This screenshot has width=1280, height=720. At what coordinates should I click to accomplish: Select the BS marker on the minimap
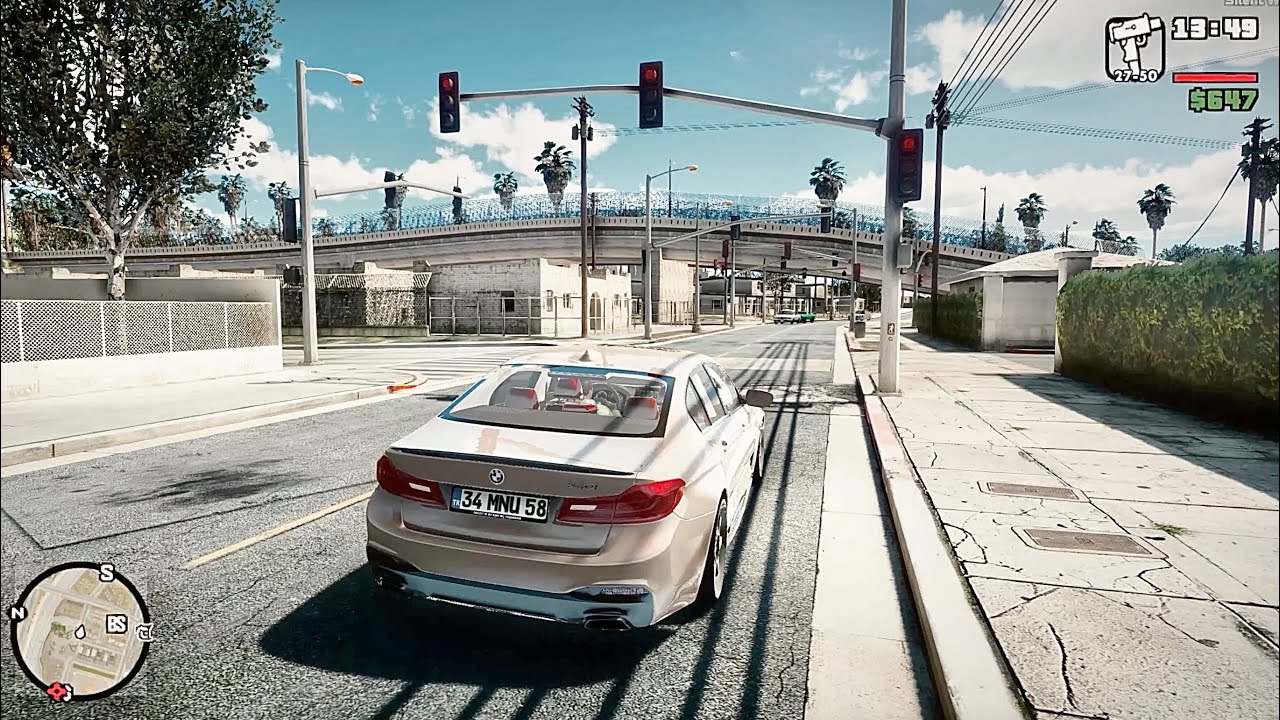116,625
